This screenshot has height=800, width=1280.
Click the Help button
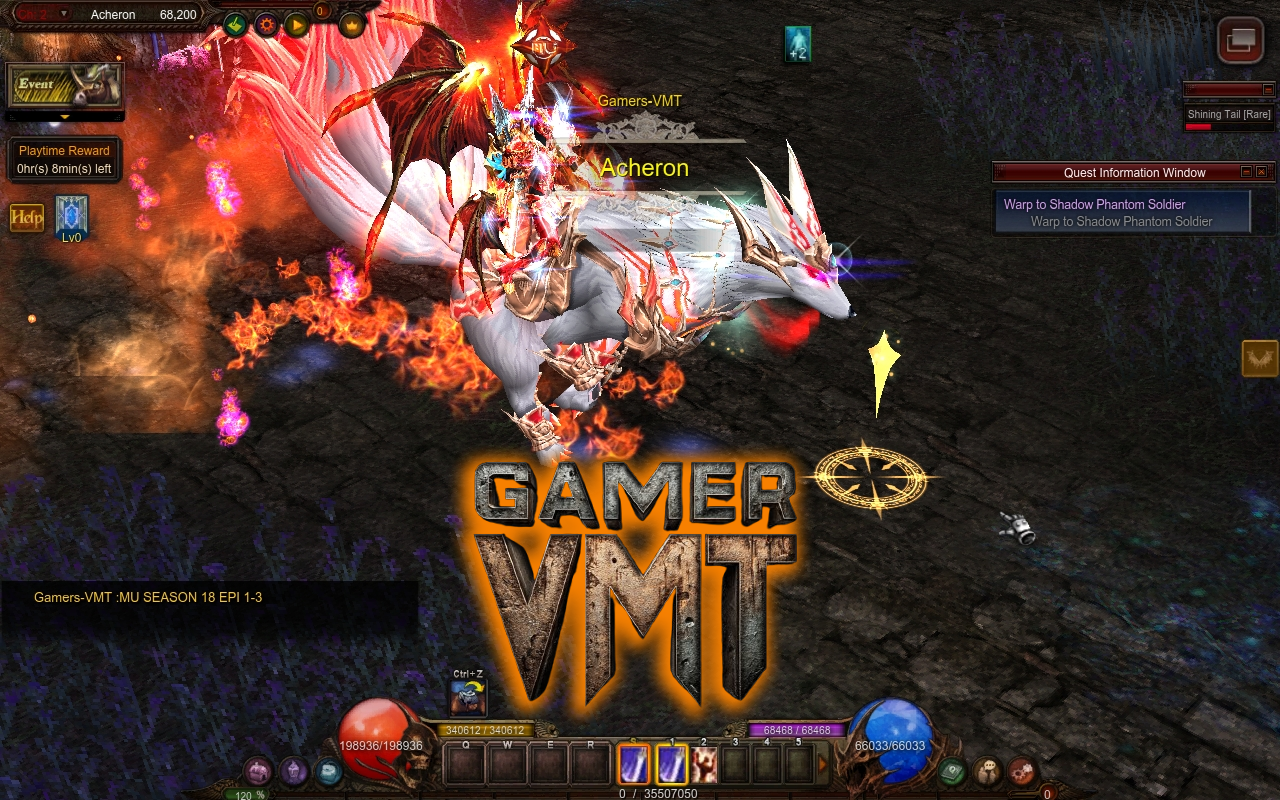click(x=27, y=217)
